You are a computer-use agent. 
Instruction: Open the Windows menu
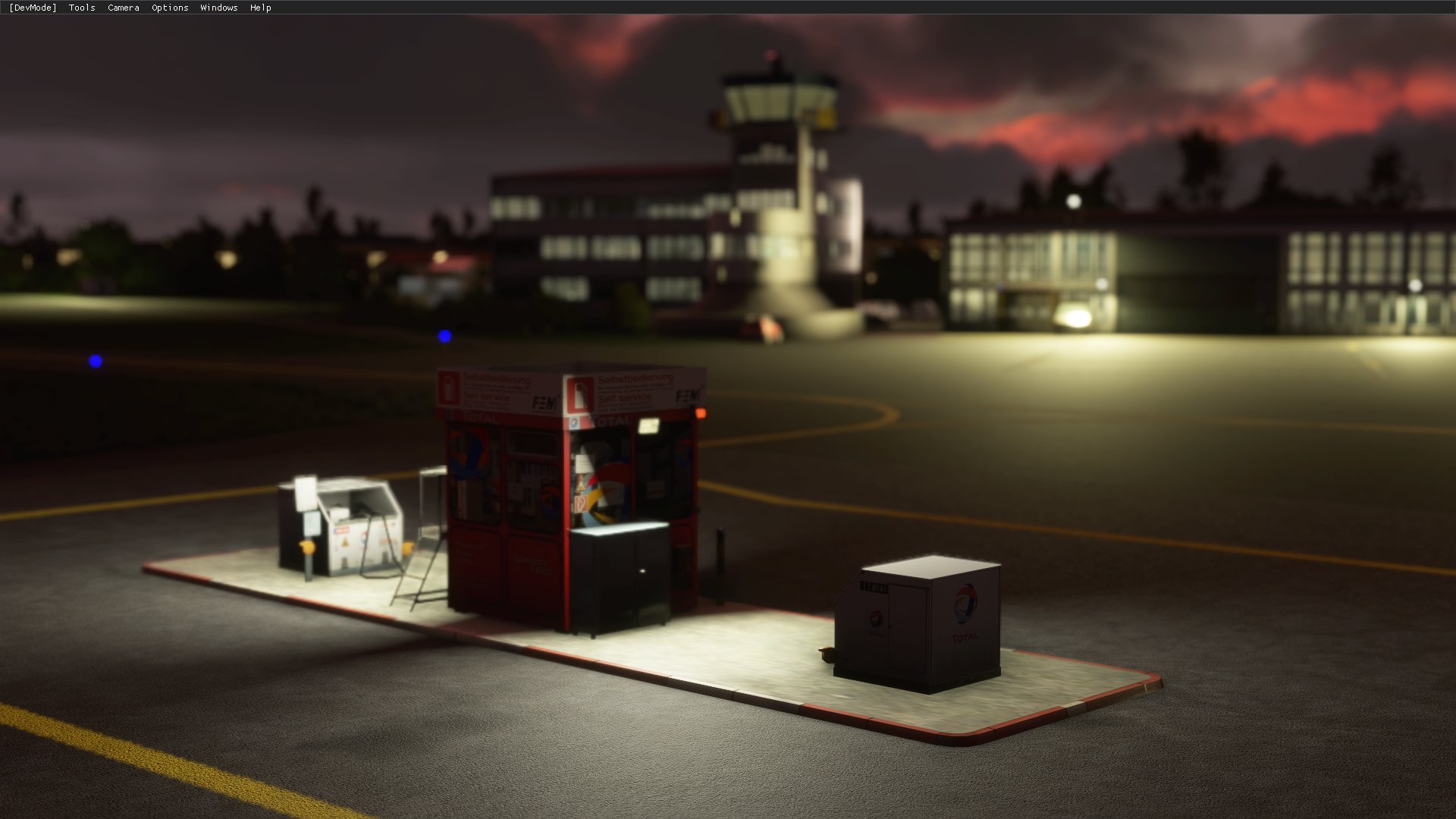218,8
